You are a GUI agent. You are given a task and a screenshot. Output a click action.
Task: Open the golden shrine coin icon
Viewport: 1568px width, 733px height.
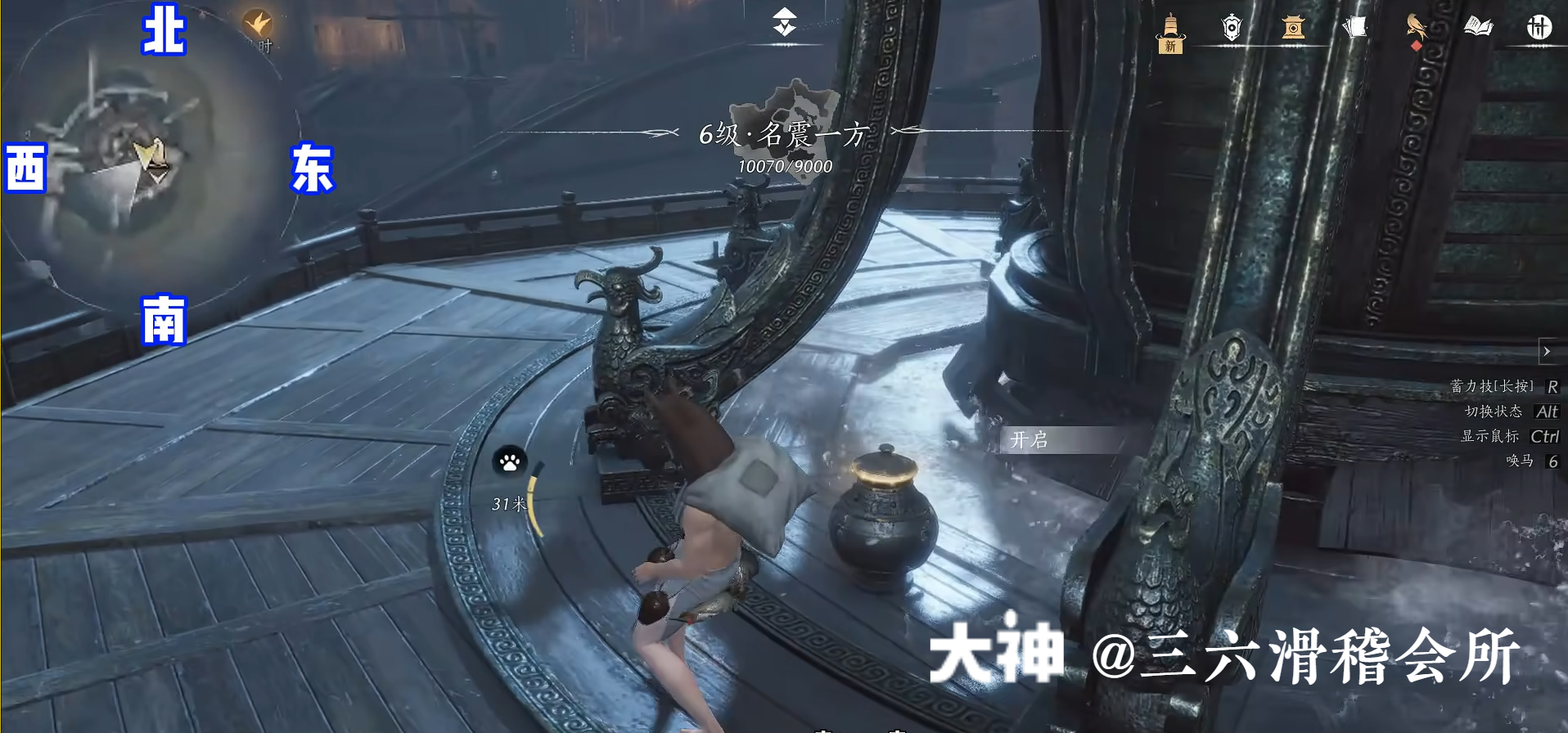tap(1293, 28)
